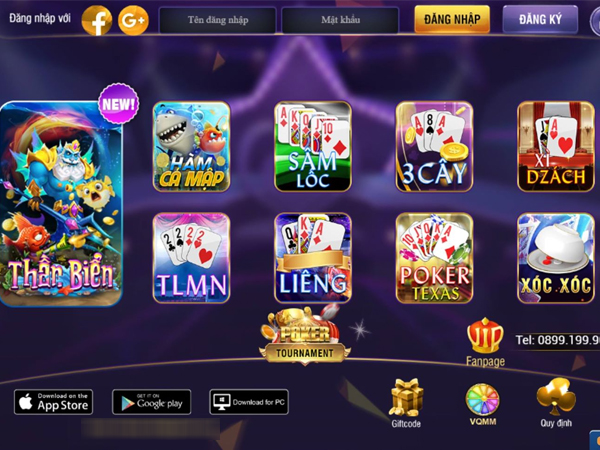Click the Tên đăng nhập username field
The image size is (600, 450).
pyautogui.click(x=217, y=20)
